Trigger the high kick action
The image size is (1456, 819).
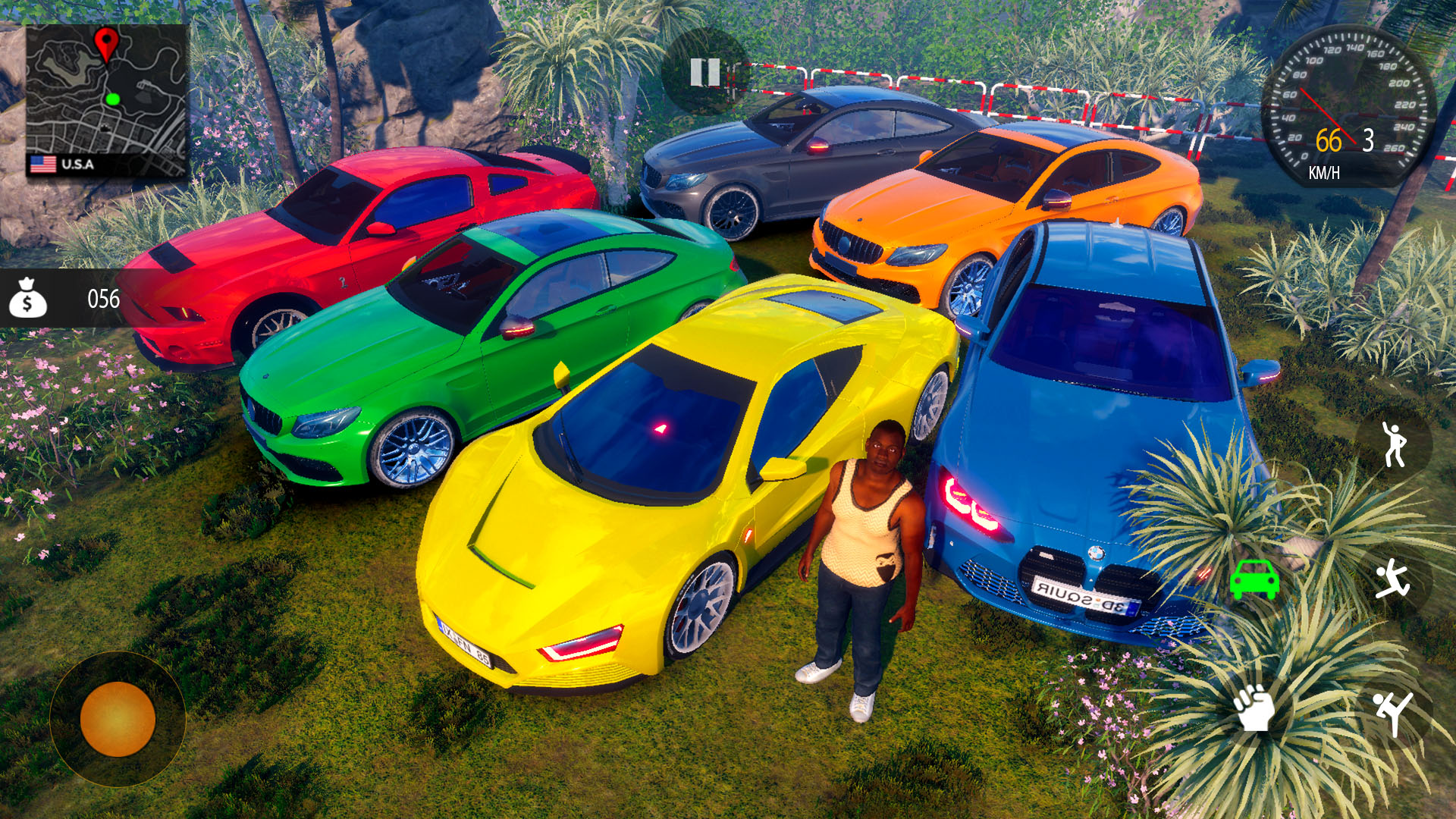1394,711
